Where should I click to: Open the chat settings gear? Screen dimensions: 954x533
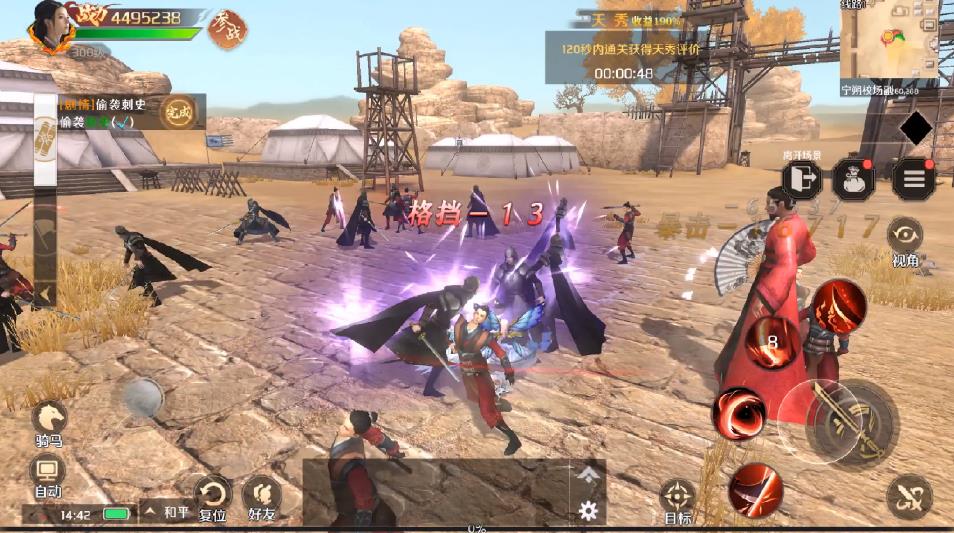pos(588,510)
